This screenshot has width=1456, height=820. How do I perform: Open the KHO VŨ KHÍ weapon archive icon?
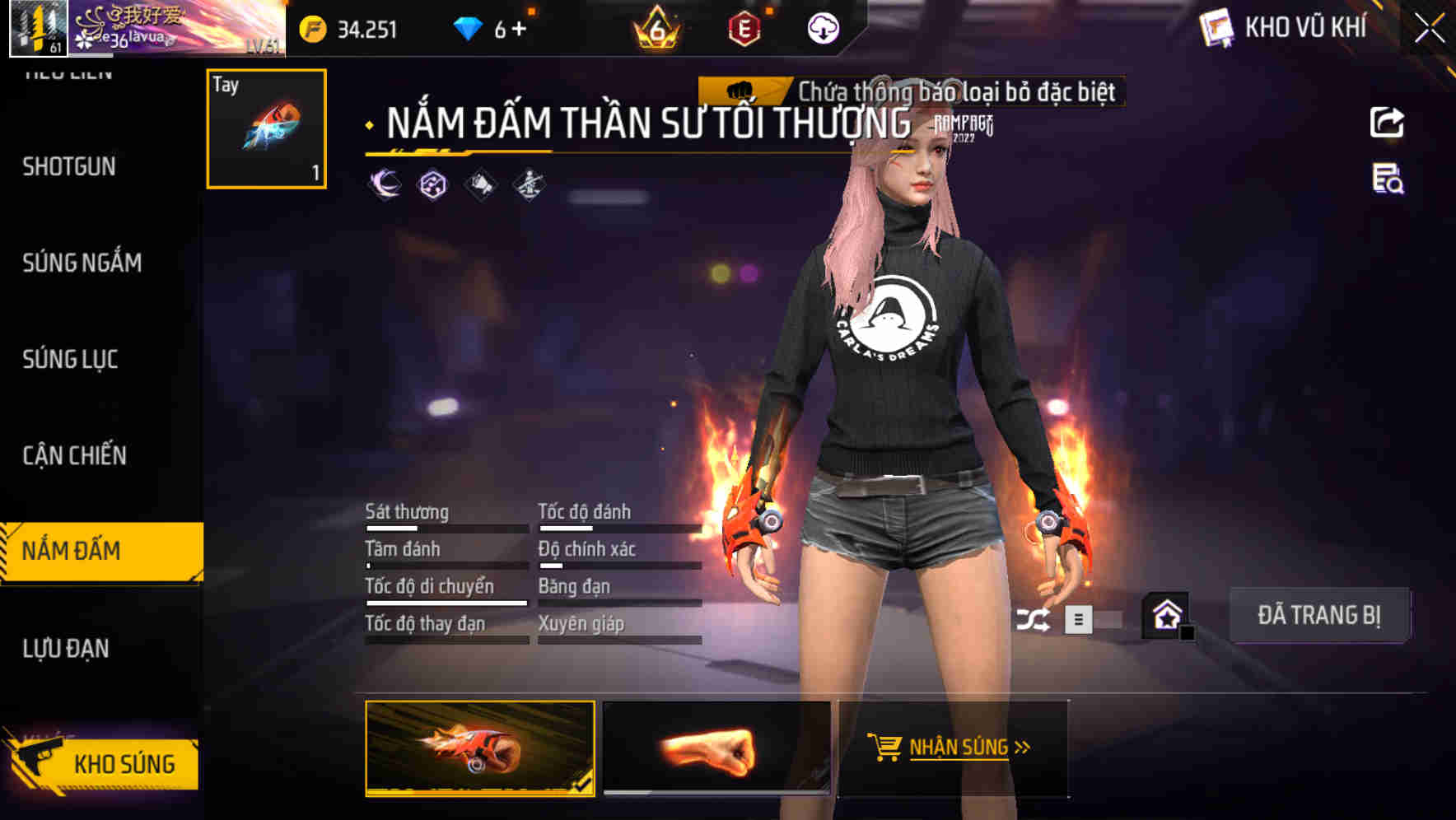click(1216, 27)
